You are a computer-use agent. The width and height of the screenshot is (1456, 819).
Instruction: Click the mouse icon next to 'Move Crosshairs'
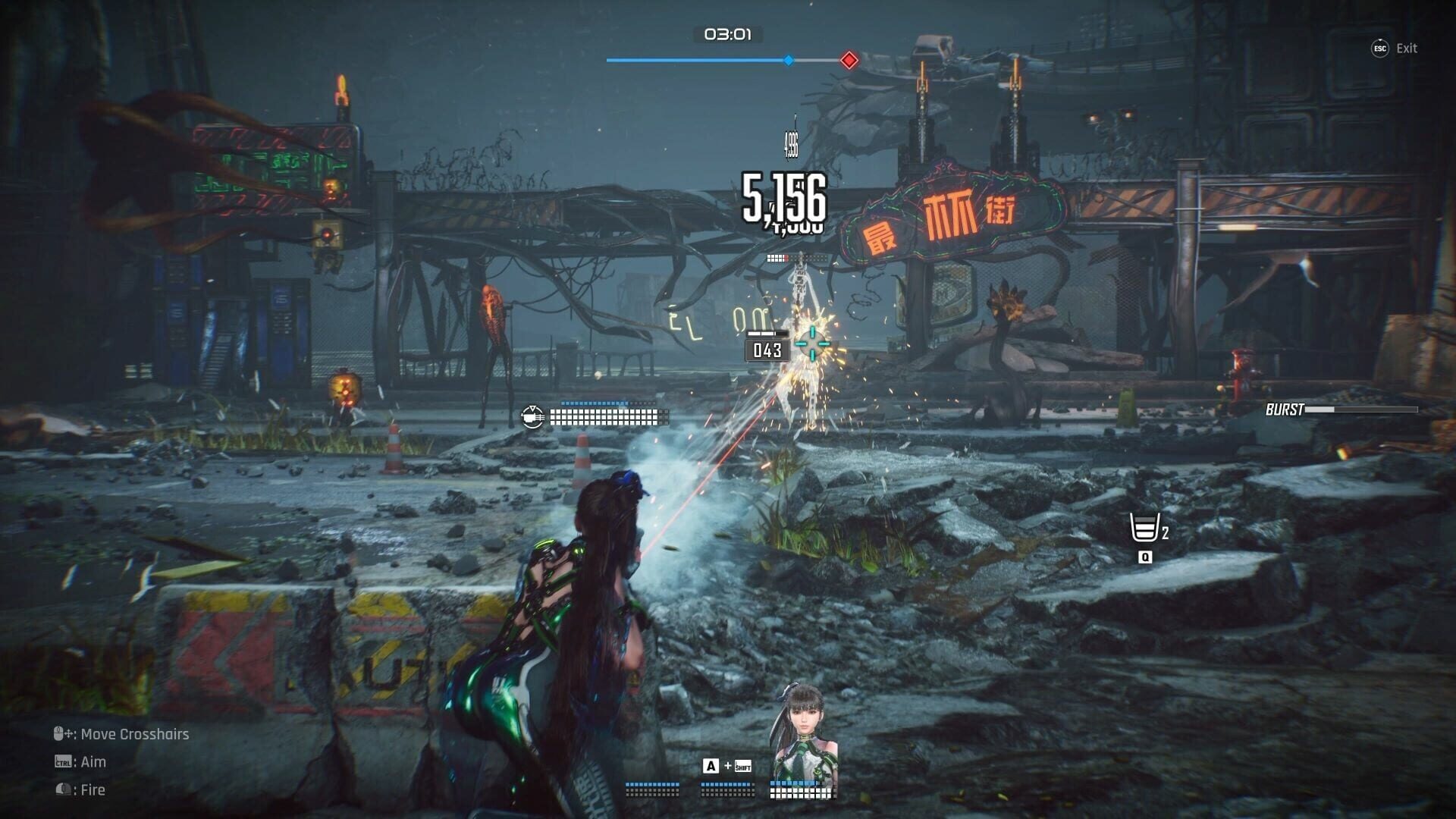click(x=57, y=734)
